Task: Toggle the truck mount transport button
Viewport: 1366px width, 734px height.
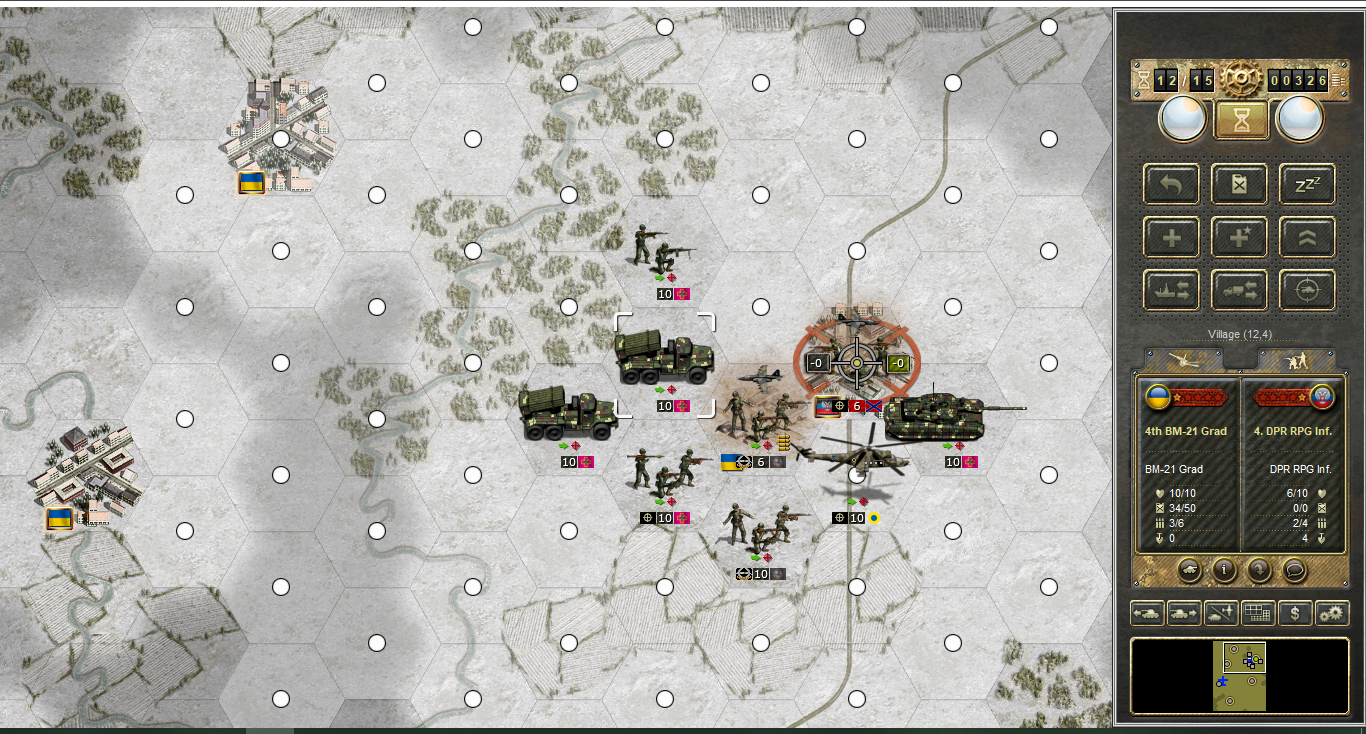Action: coord(1240,290)
